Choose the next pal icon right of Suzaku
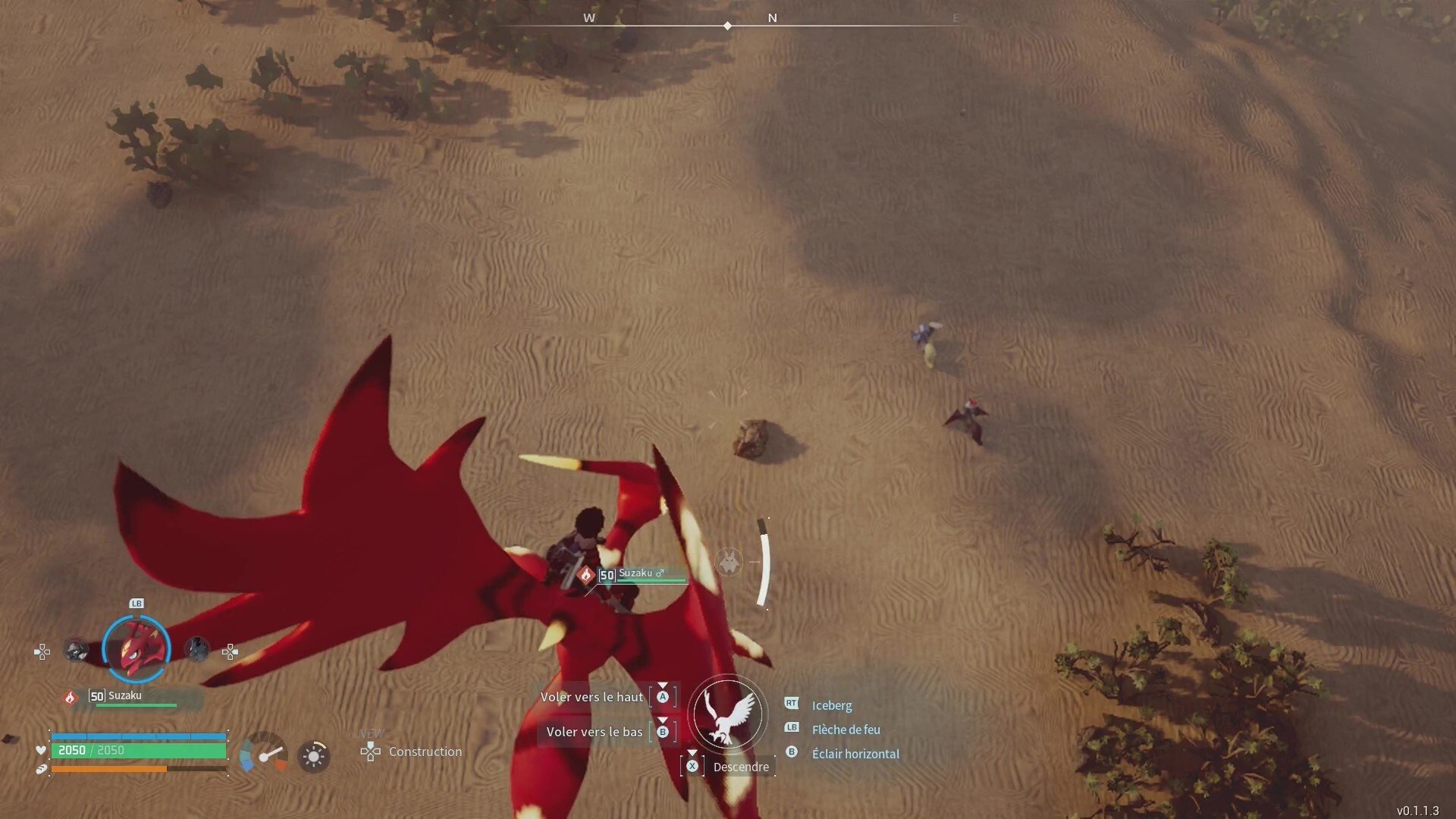This screenshot has height=819, width=1456. click(197, 650)
